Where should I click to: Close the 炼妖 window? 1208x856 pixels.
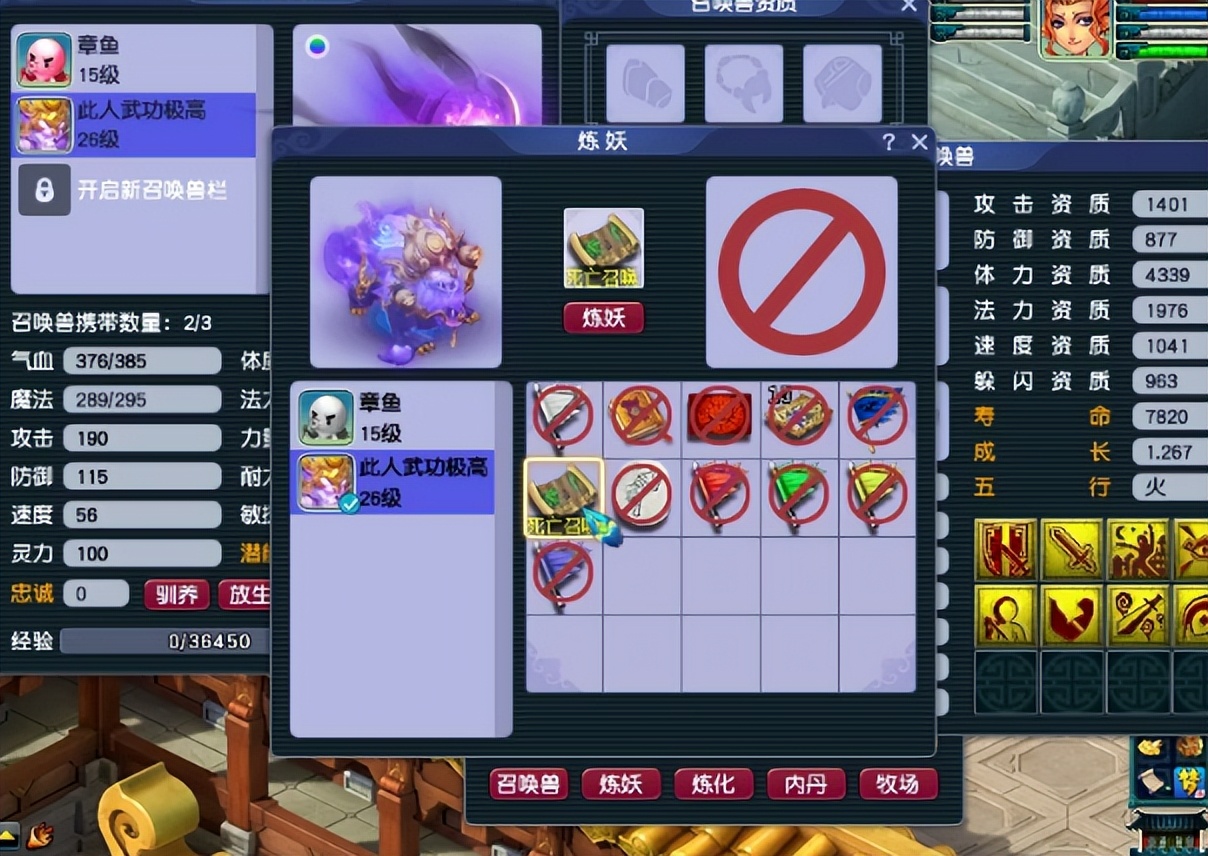coord(919,142)
